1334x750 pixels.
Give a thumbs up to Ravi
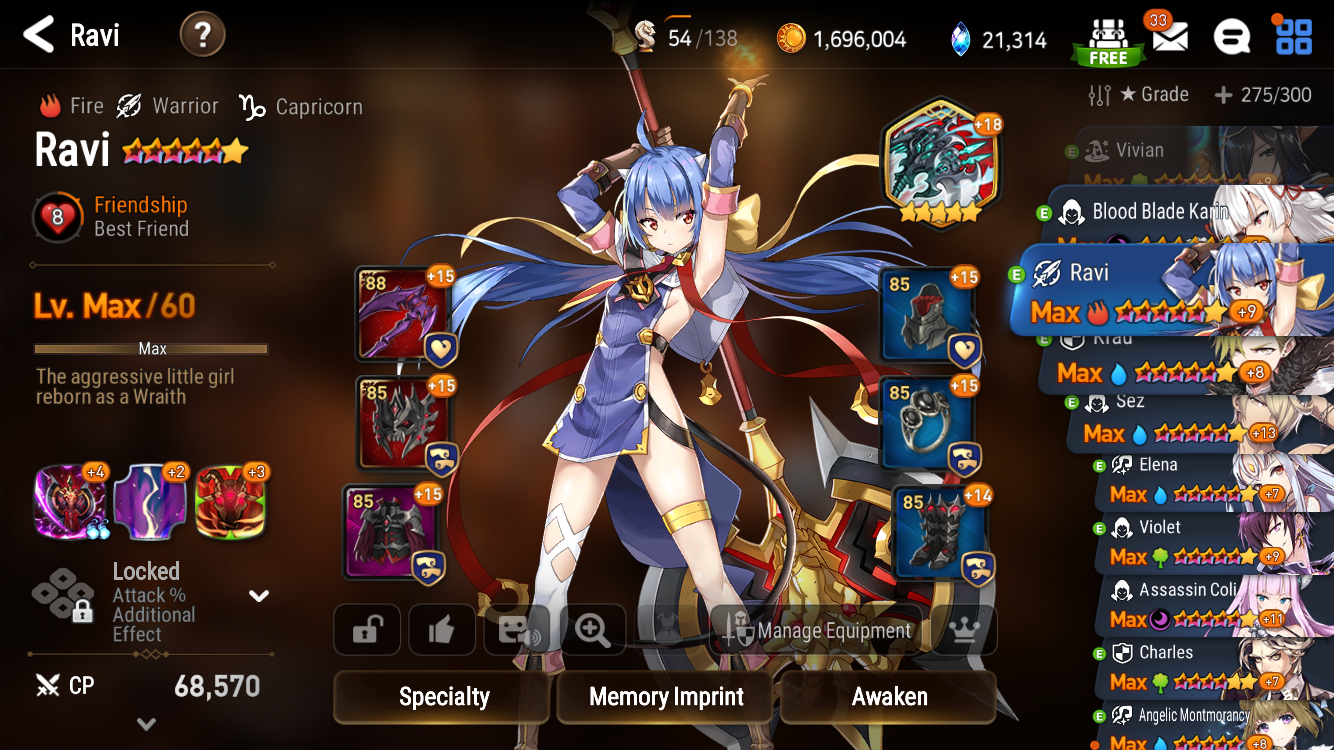coord(442,629)
